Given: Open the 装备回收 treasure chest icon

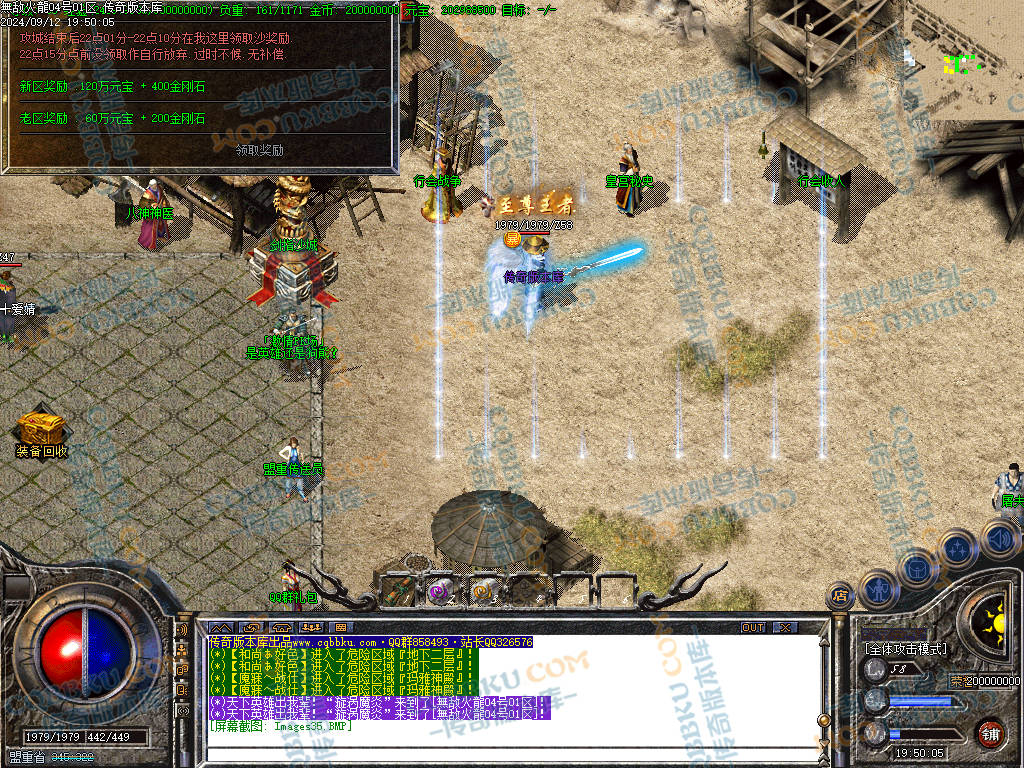Looking at the screenshot, I should click(x=42, y=428).
